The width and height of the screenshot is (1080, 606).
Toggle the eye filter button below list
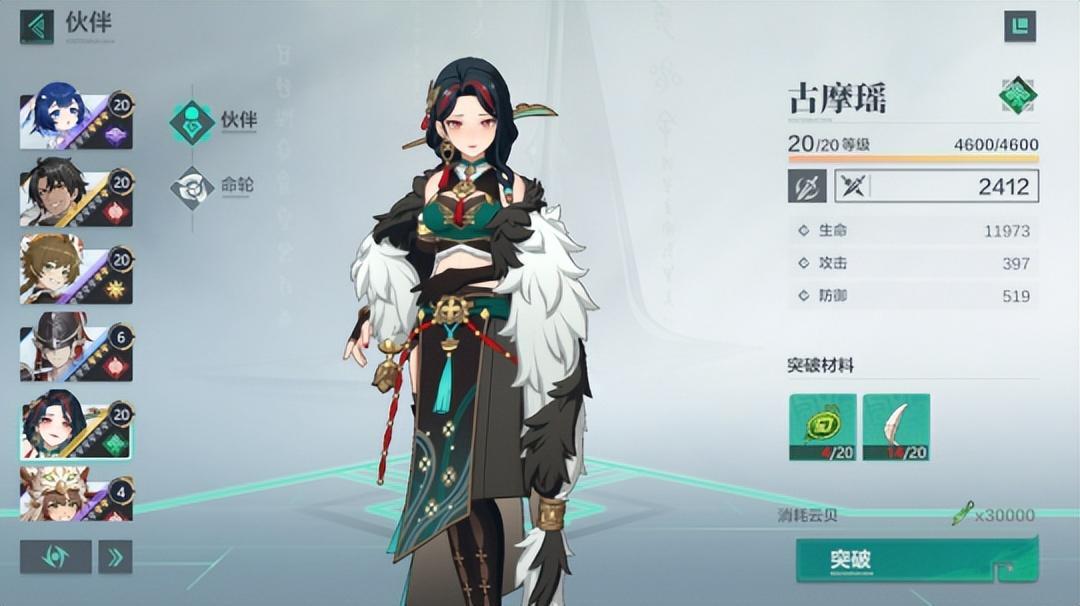[55, 556]
